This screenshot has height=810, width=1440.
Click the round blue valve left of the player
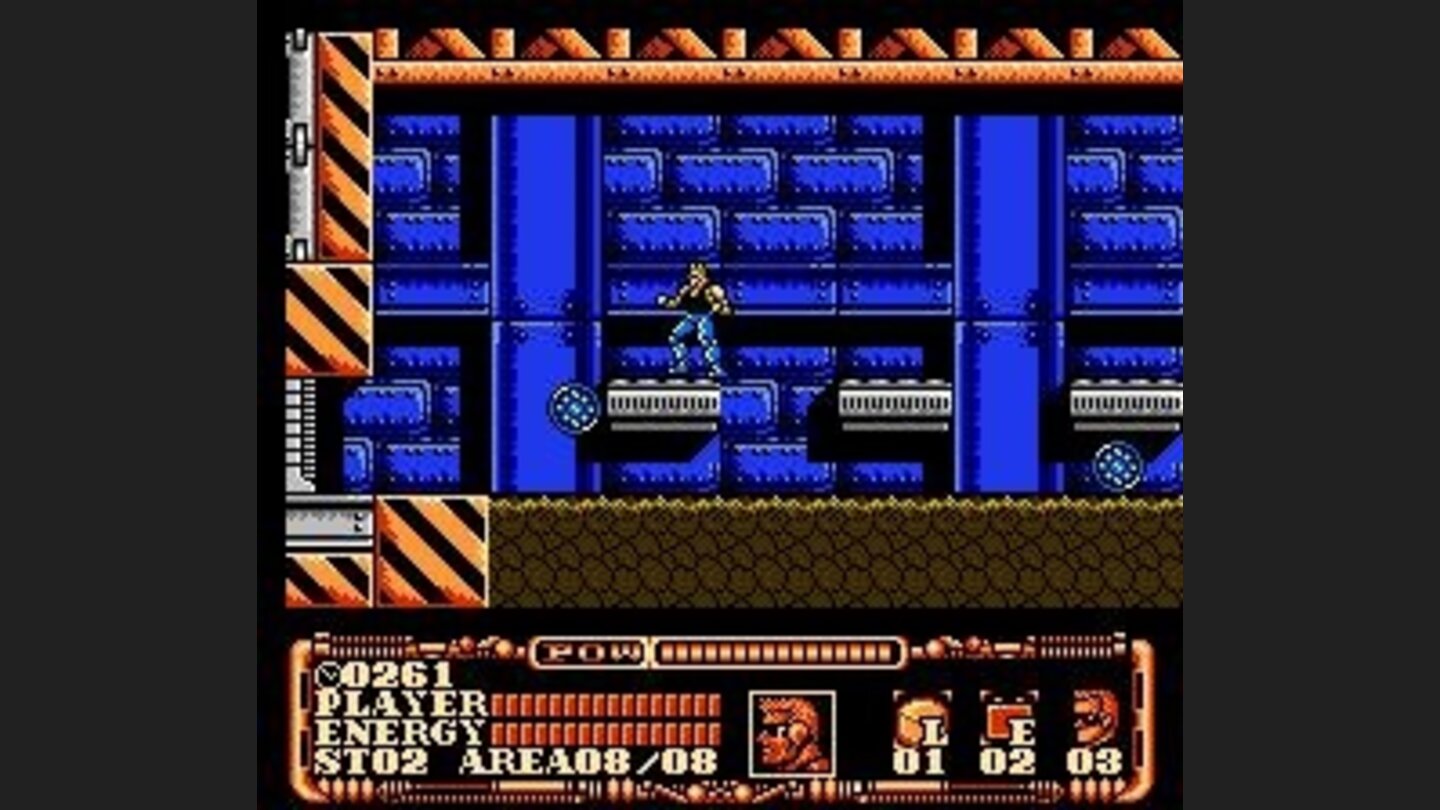tap(573, 410)
